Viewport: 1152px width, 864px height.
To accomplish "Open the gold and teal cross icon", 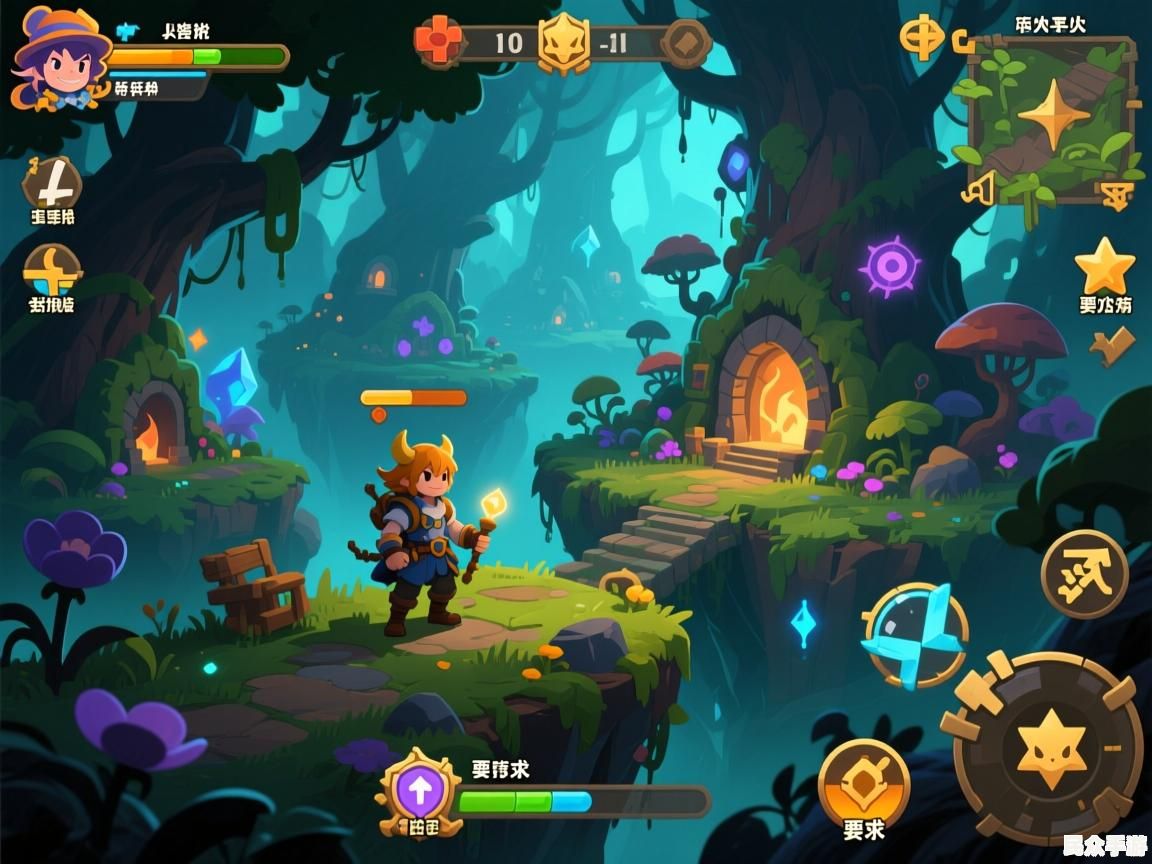I will coord(52,270).
